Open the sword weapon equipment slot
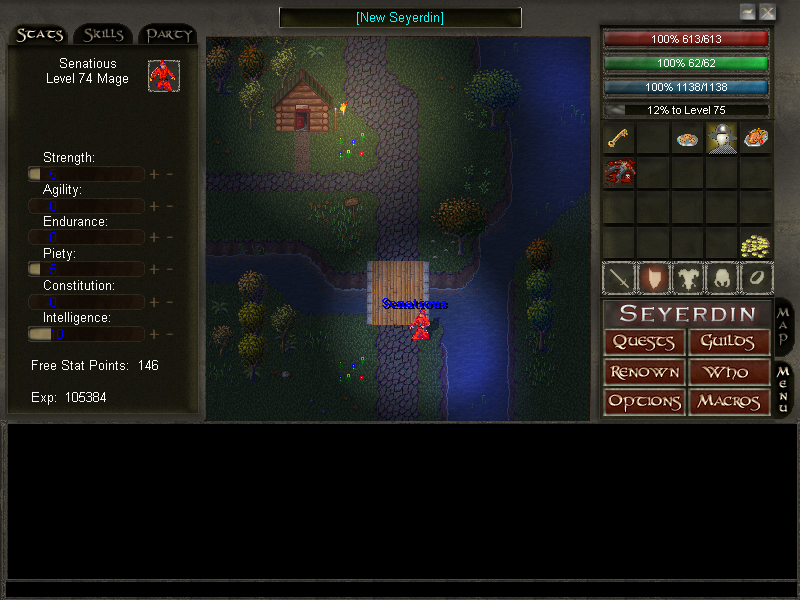Screen dimensions: 800x600 coord(618,278)
